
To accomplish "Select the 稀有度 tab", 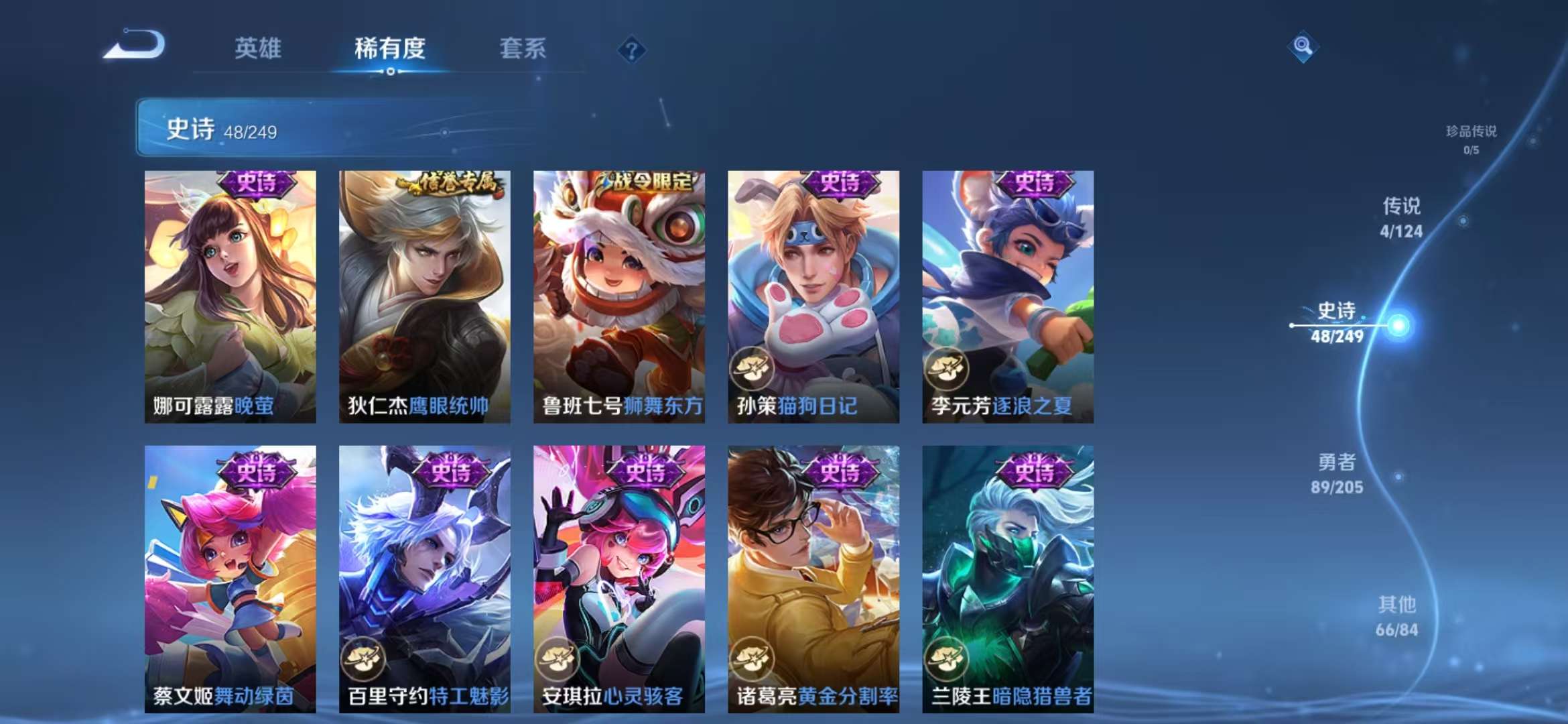I will click(391, 48).
